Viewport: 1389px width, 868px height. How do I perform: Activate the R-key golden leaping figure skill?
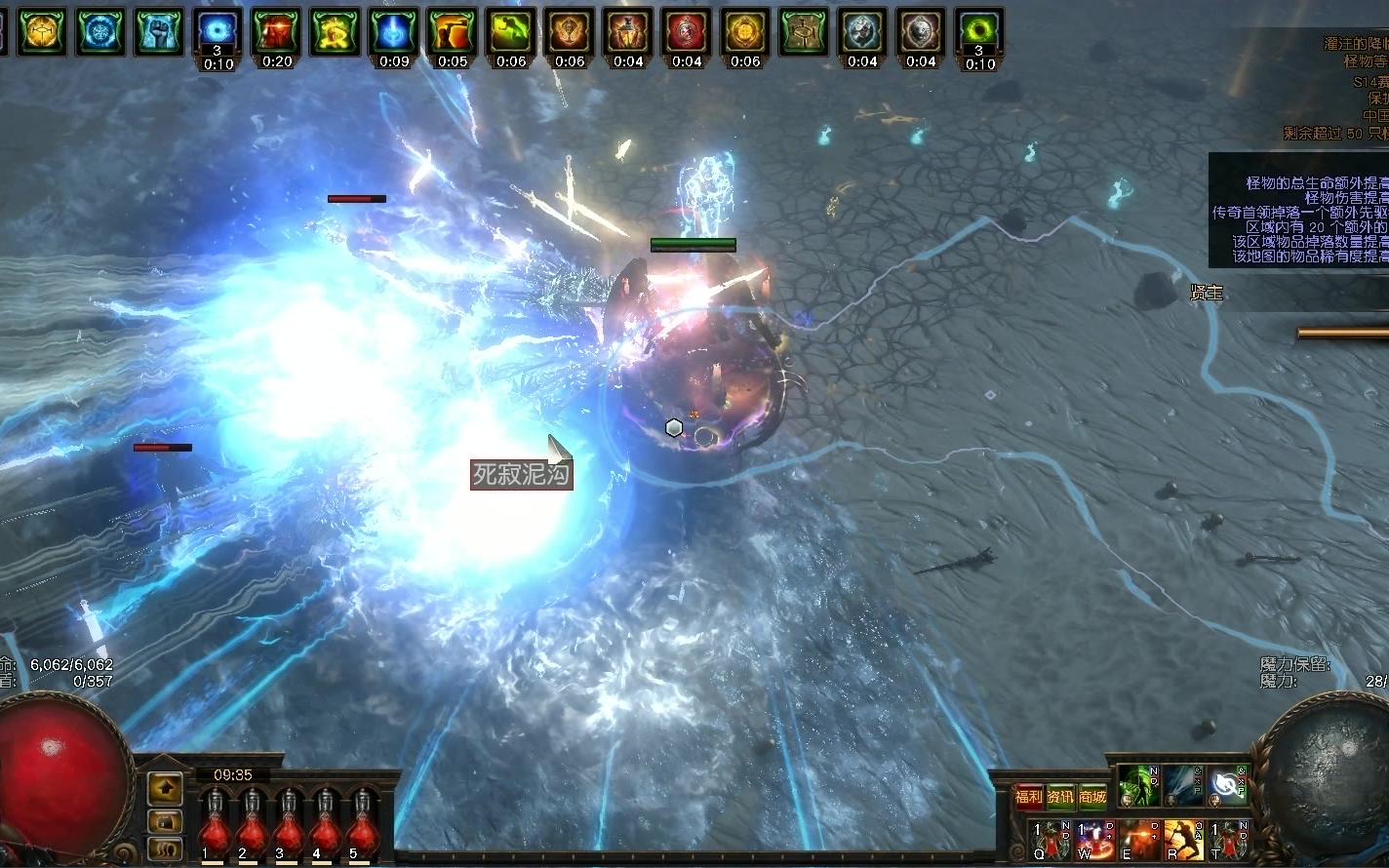click(x=1183, y=840)
